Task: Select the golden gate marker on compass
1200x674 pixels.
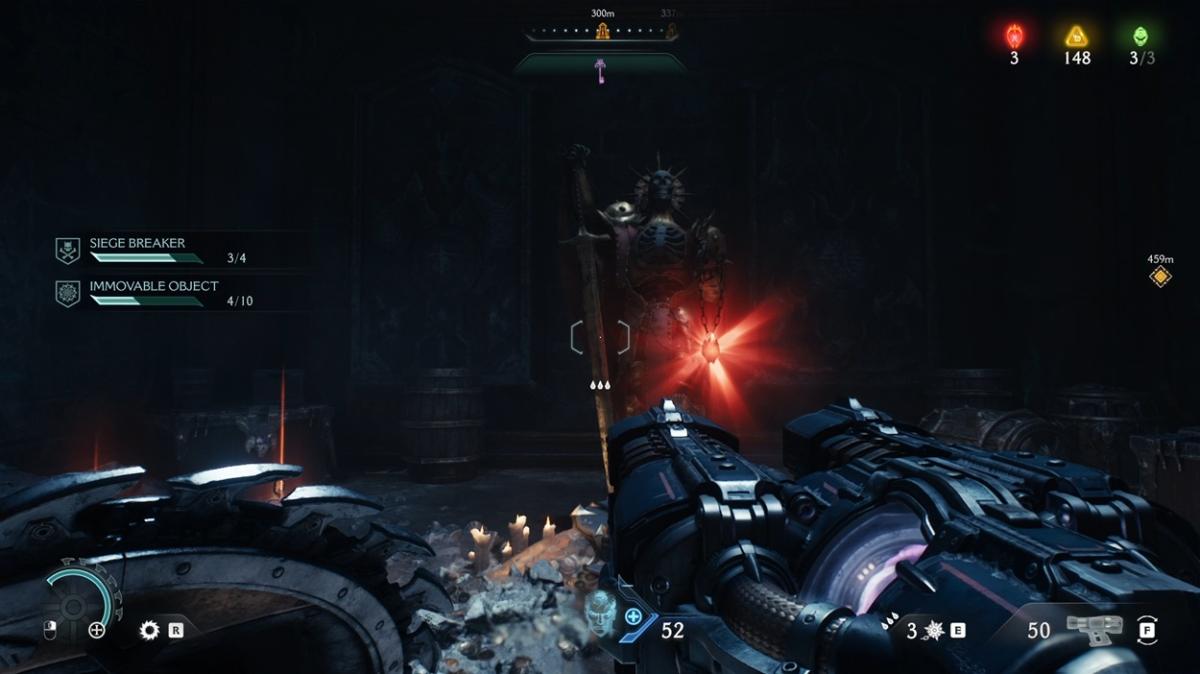Action: pos(602,32)
